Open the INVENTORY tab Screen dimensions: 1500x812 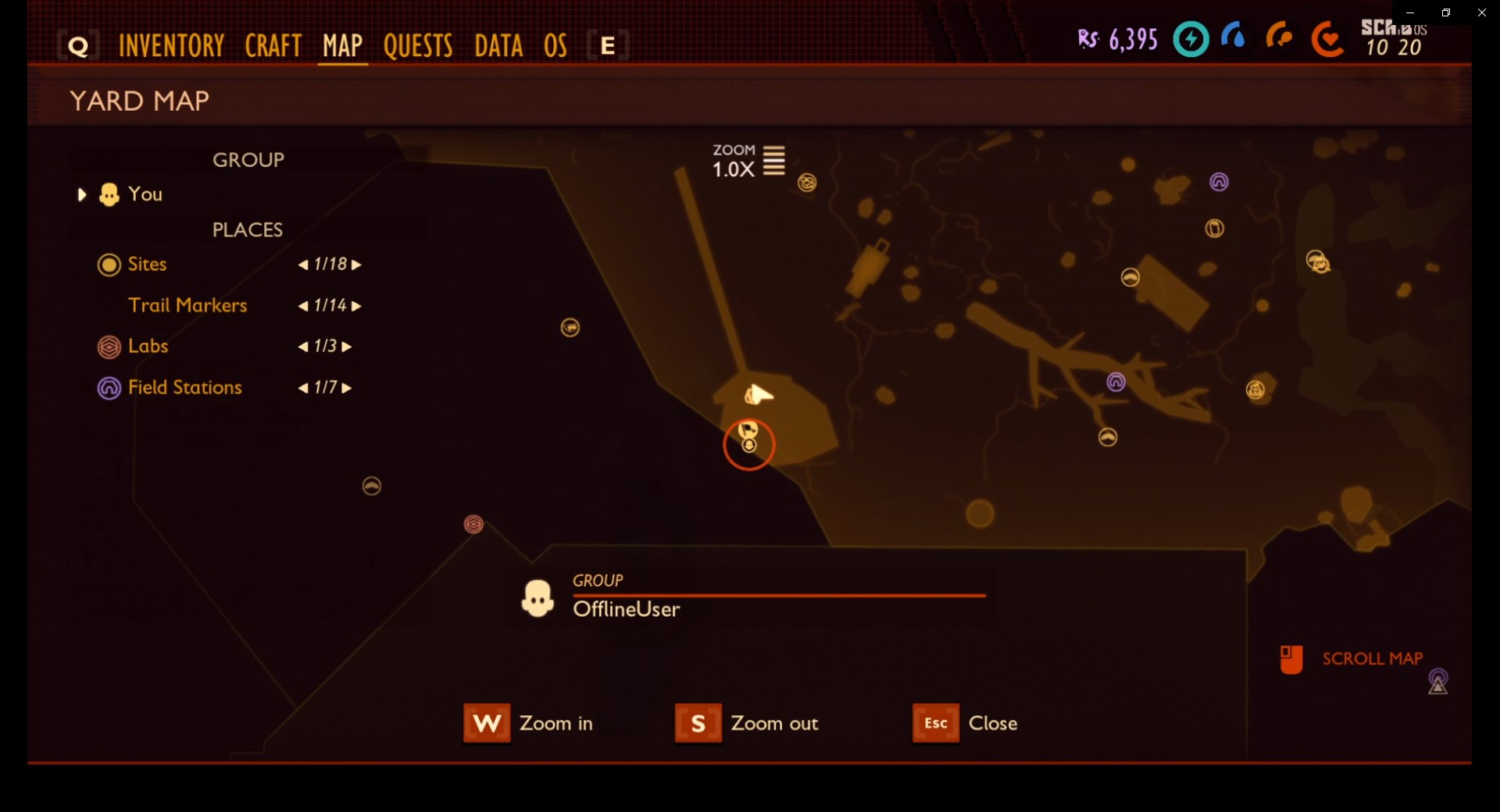click(172, 45)
